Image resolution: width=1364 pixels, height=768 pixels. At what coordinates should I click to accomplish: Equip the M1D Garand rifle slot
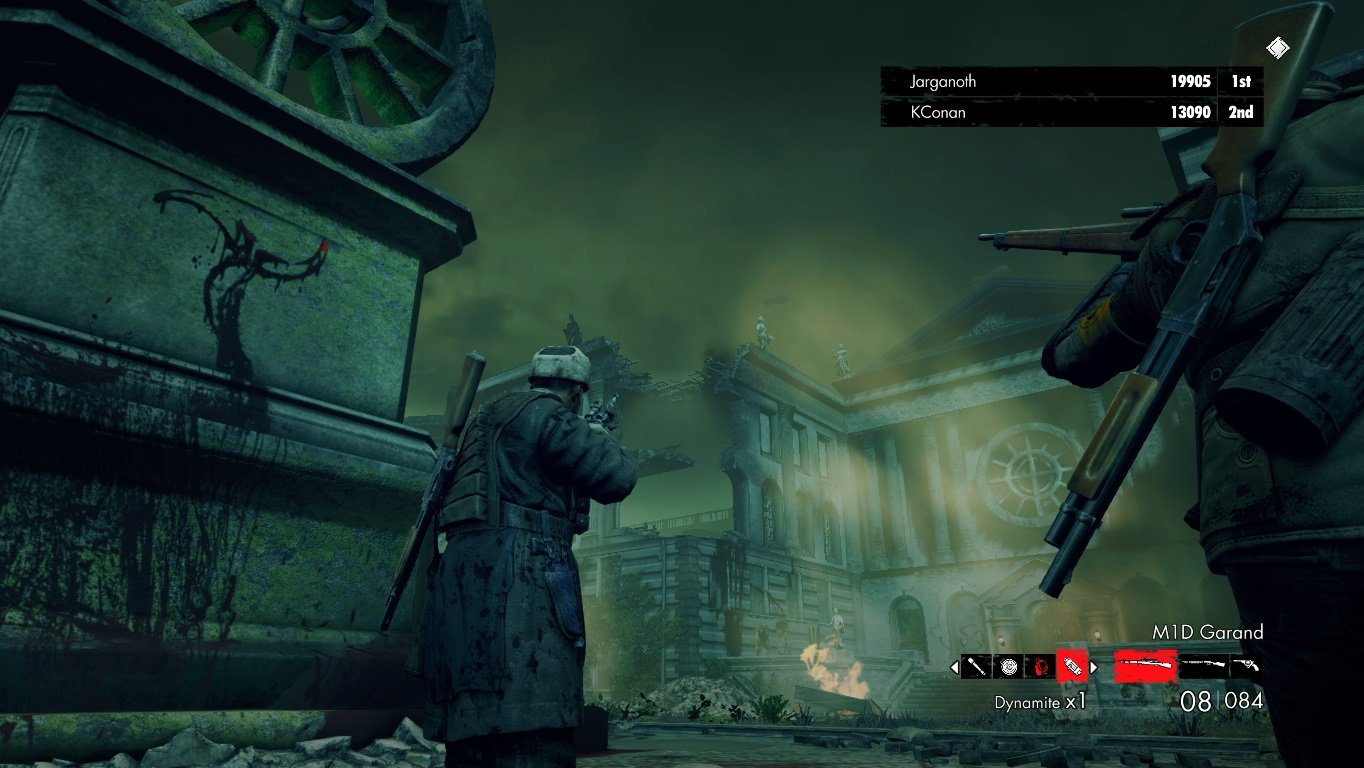click(1145, 665)
